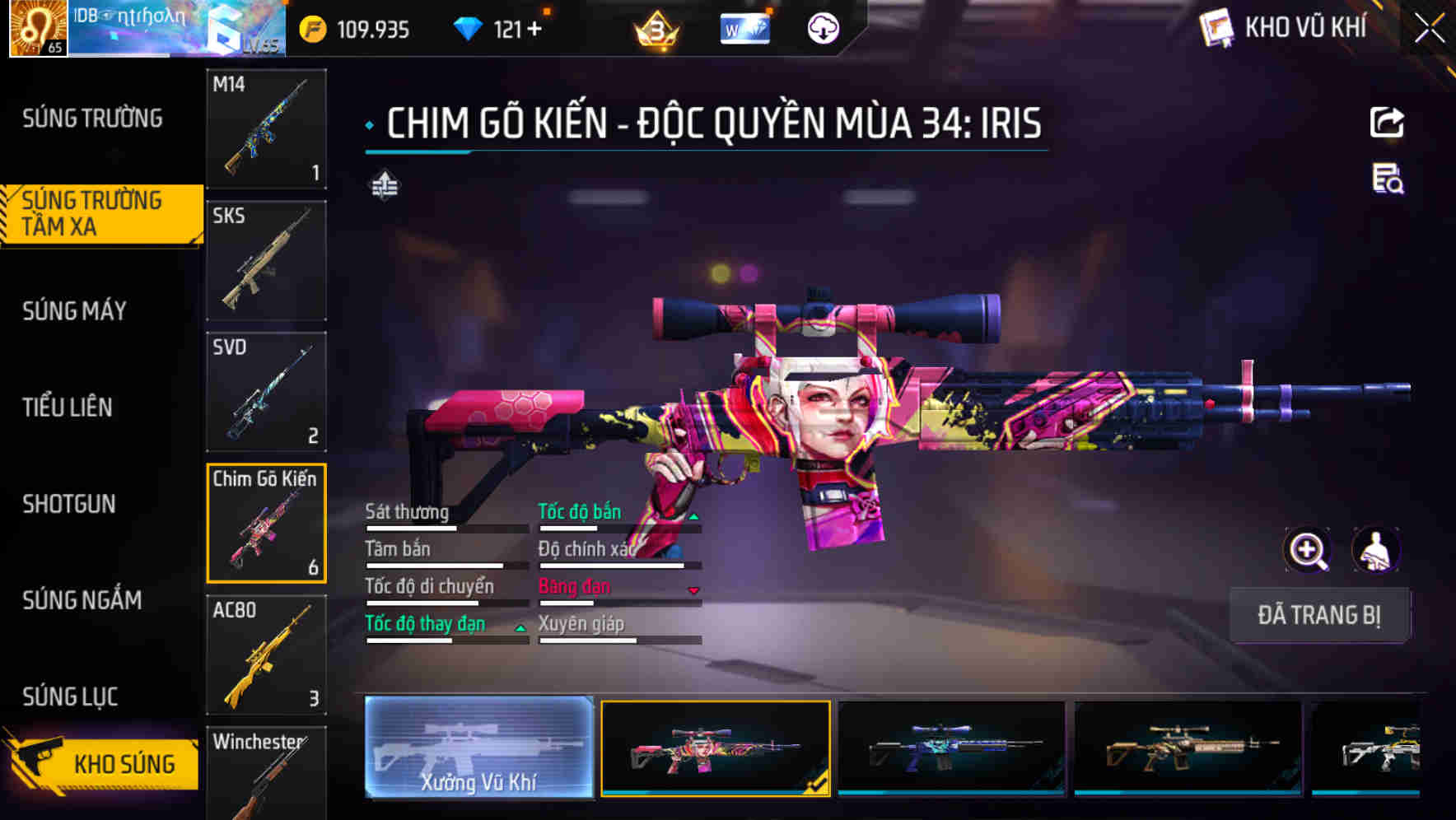Open the share icon beside the weapon title

1388,122
